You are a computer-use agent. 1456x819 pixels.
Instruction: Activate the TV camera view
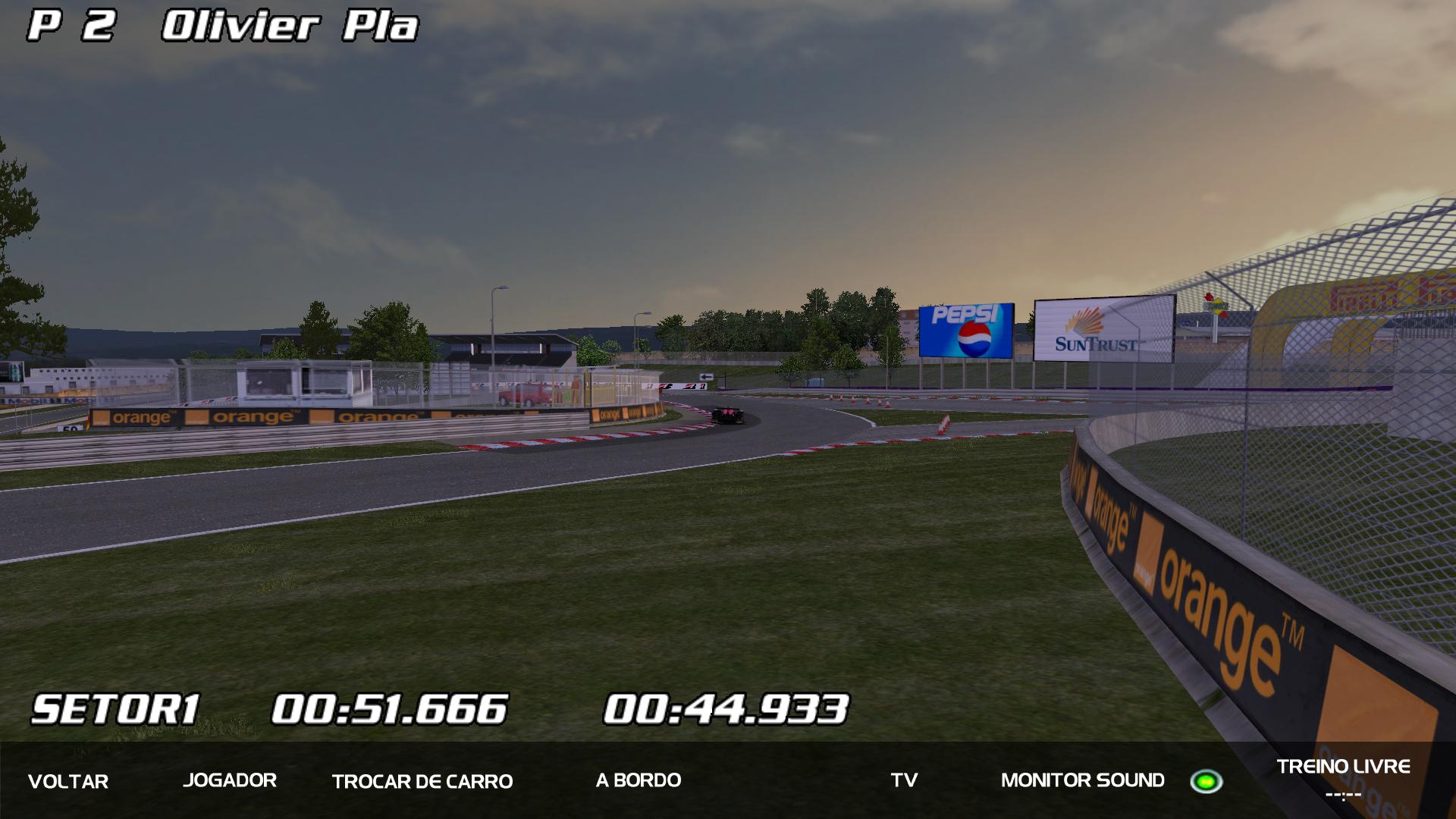904,780
